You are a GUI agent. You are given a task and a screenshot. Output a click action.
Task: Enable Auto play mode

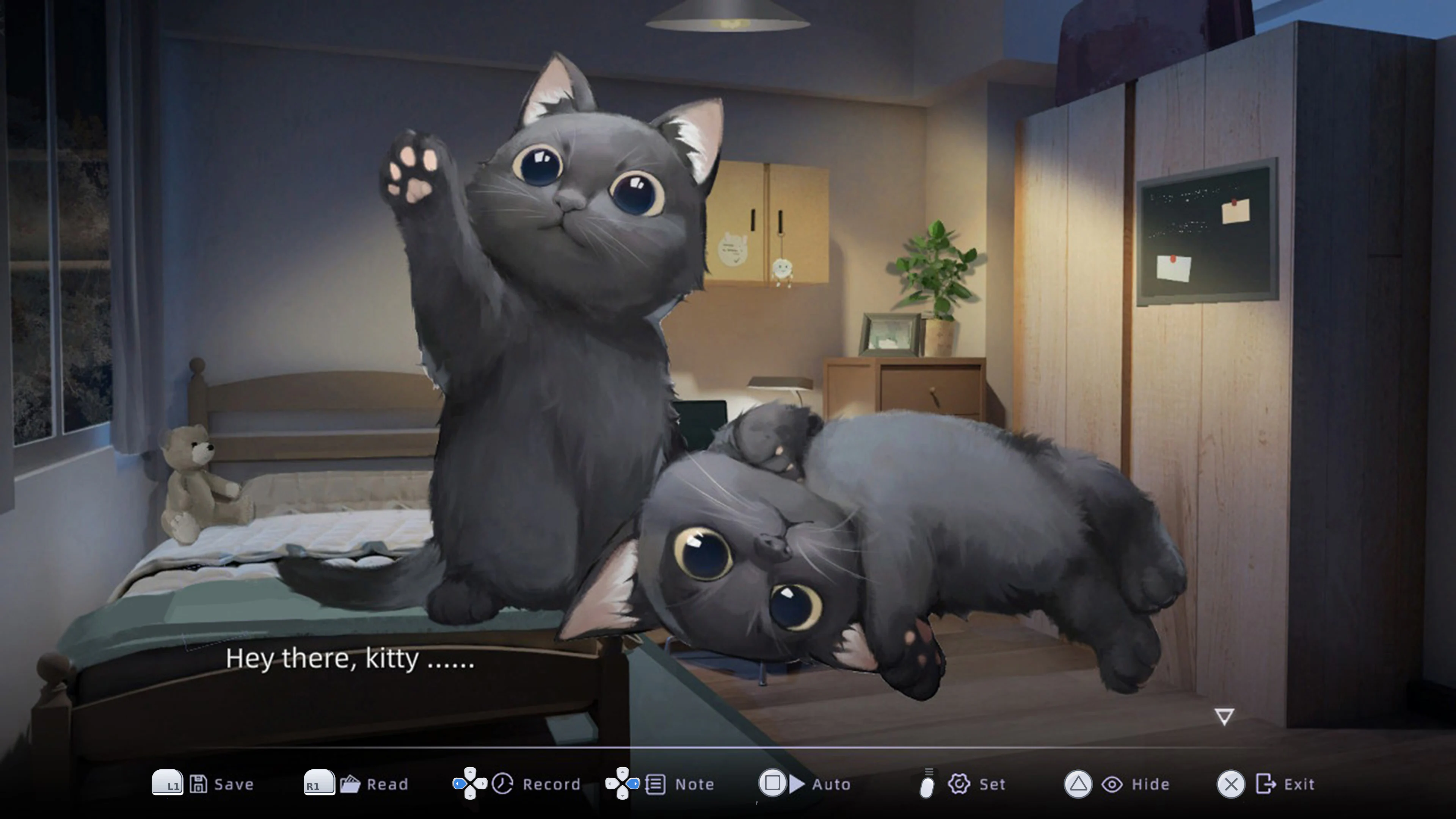tap(831, 784)
